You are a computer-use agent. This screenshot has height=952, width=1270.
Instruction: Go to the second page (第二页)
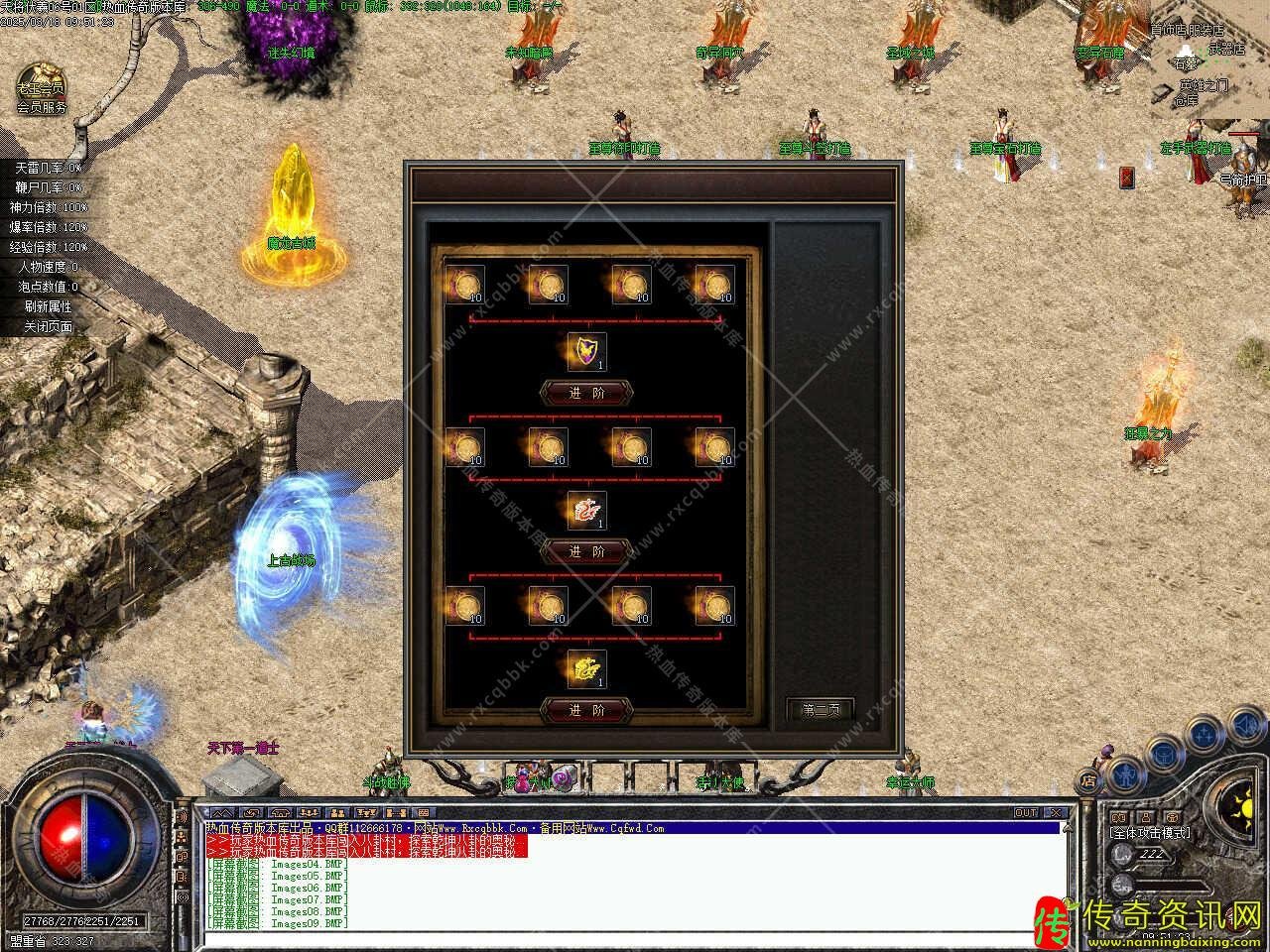[820, 710]
